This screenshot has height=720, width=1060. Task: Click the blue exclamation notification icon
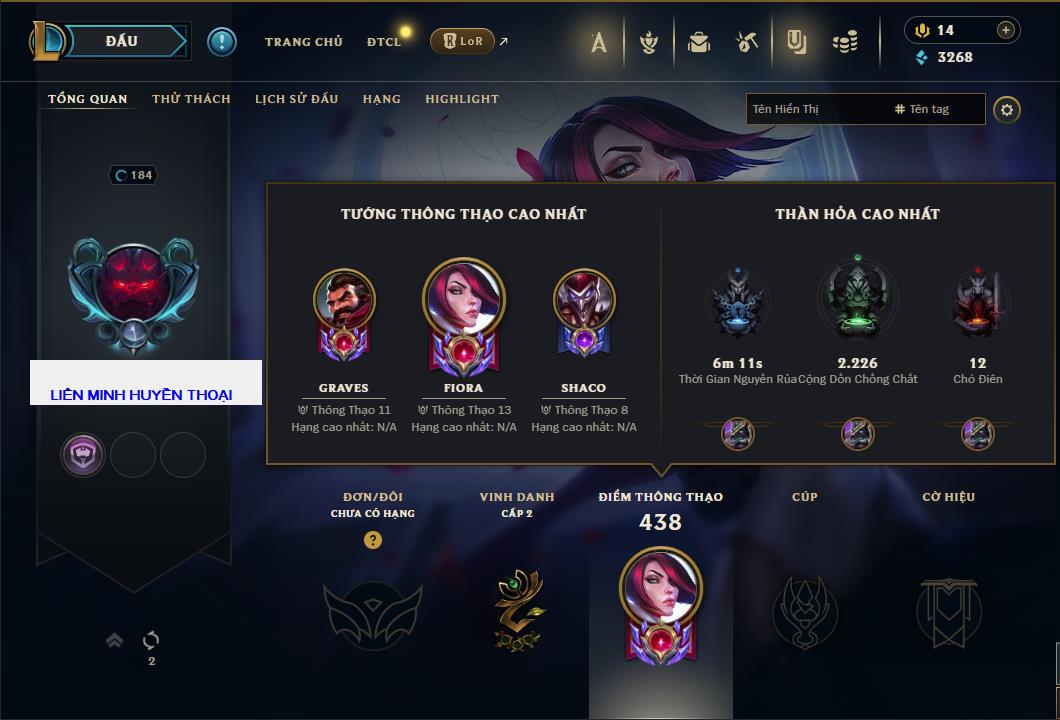pos(221,41)
